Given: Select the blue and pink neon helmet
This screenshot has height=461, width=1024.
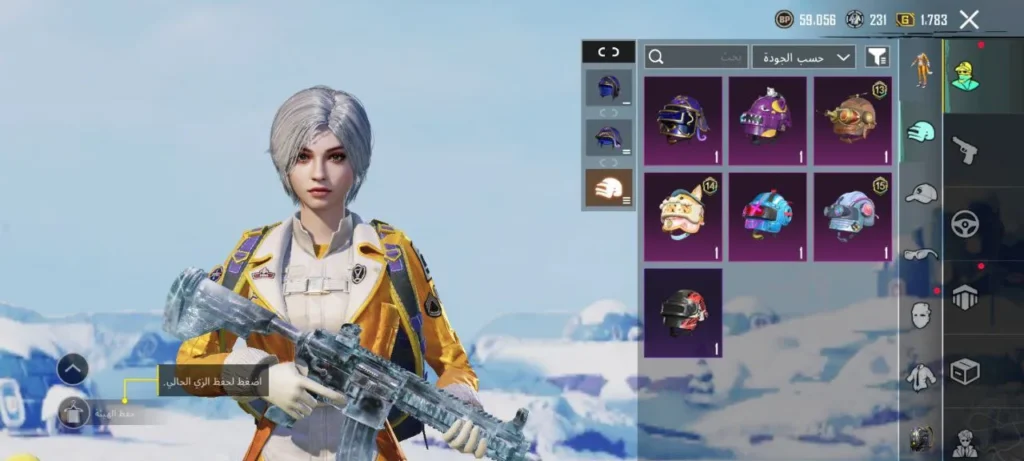Looking at the screenshot, I should click(x=767, y=217).
